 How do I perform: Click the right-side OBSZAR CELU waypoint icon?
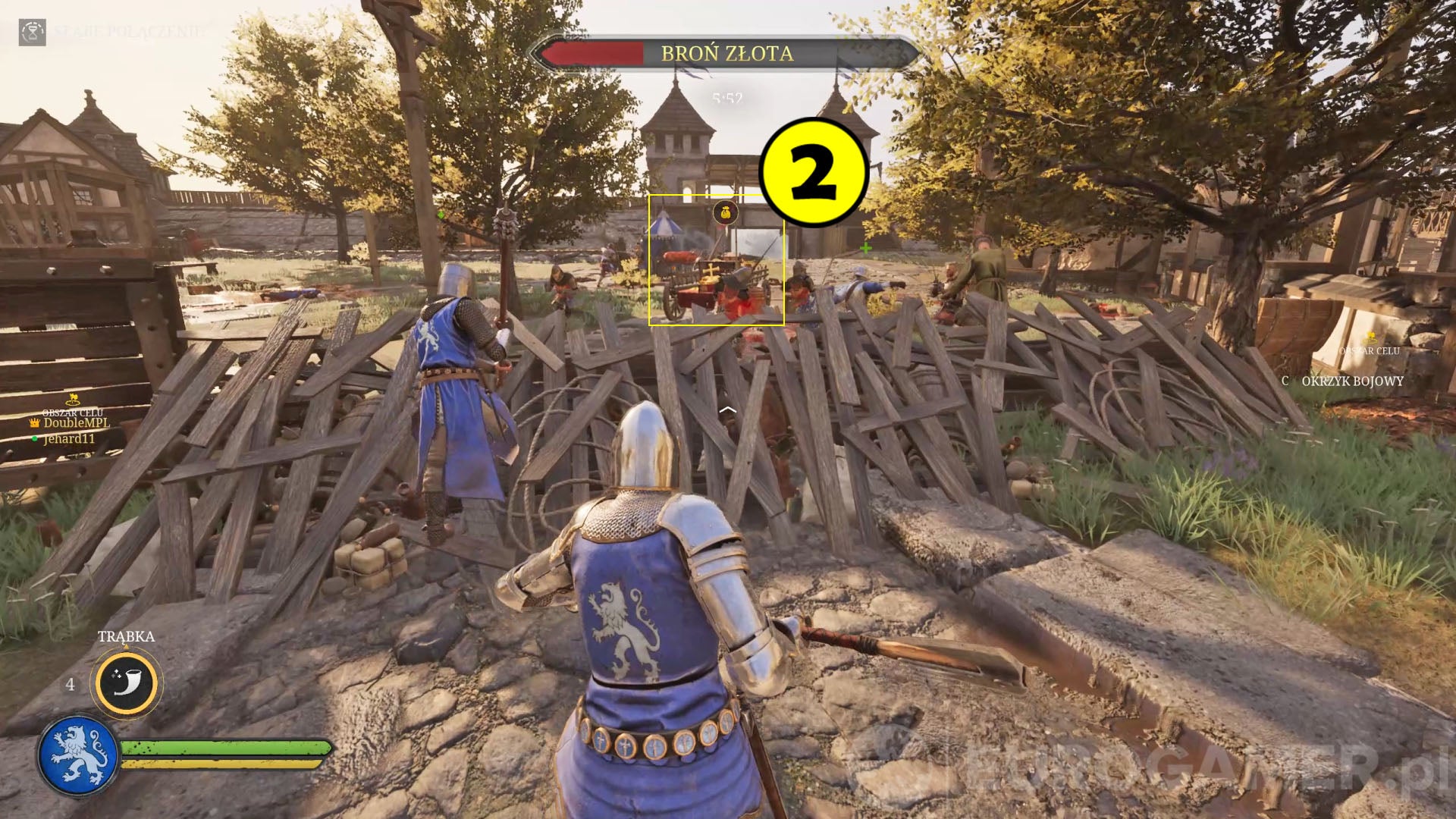coord(1370,339)
